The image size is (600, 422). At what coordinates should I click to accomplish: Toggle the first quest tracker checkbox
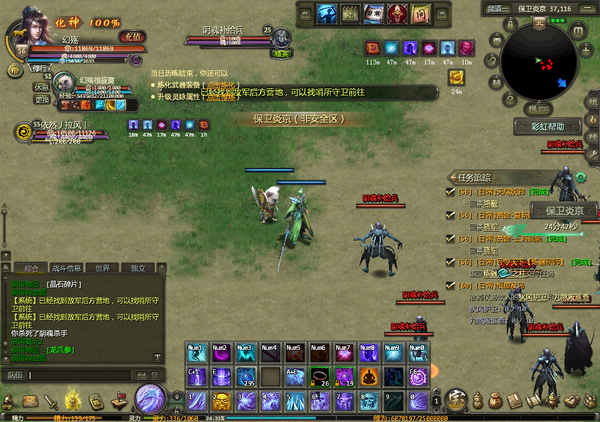[452, 190]
